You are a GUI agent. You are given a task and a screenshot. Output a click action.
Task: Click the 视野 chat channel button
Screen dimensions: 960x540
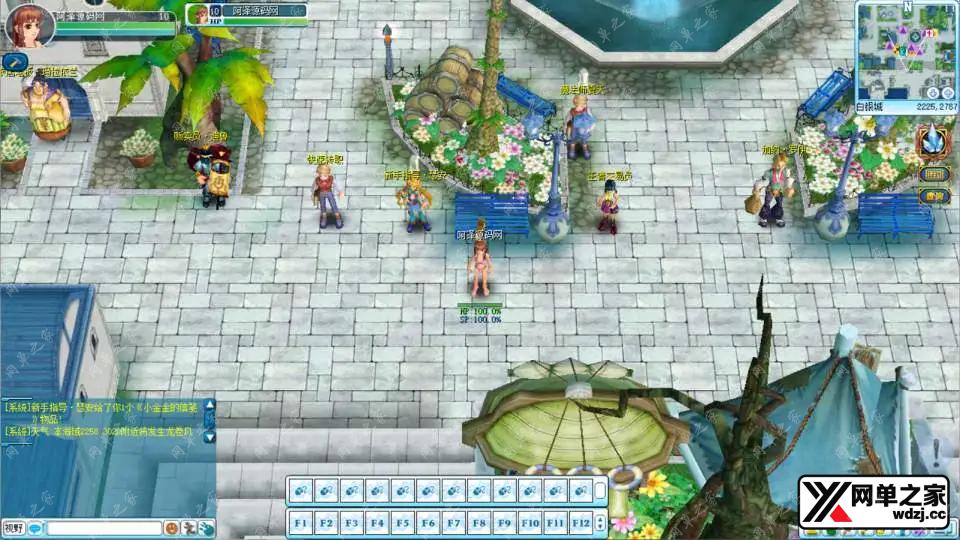tap(13, 528)
